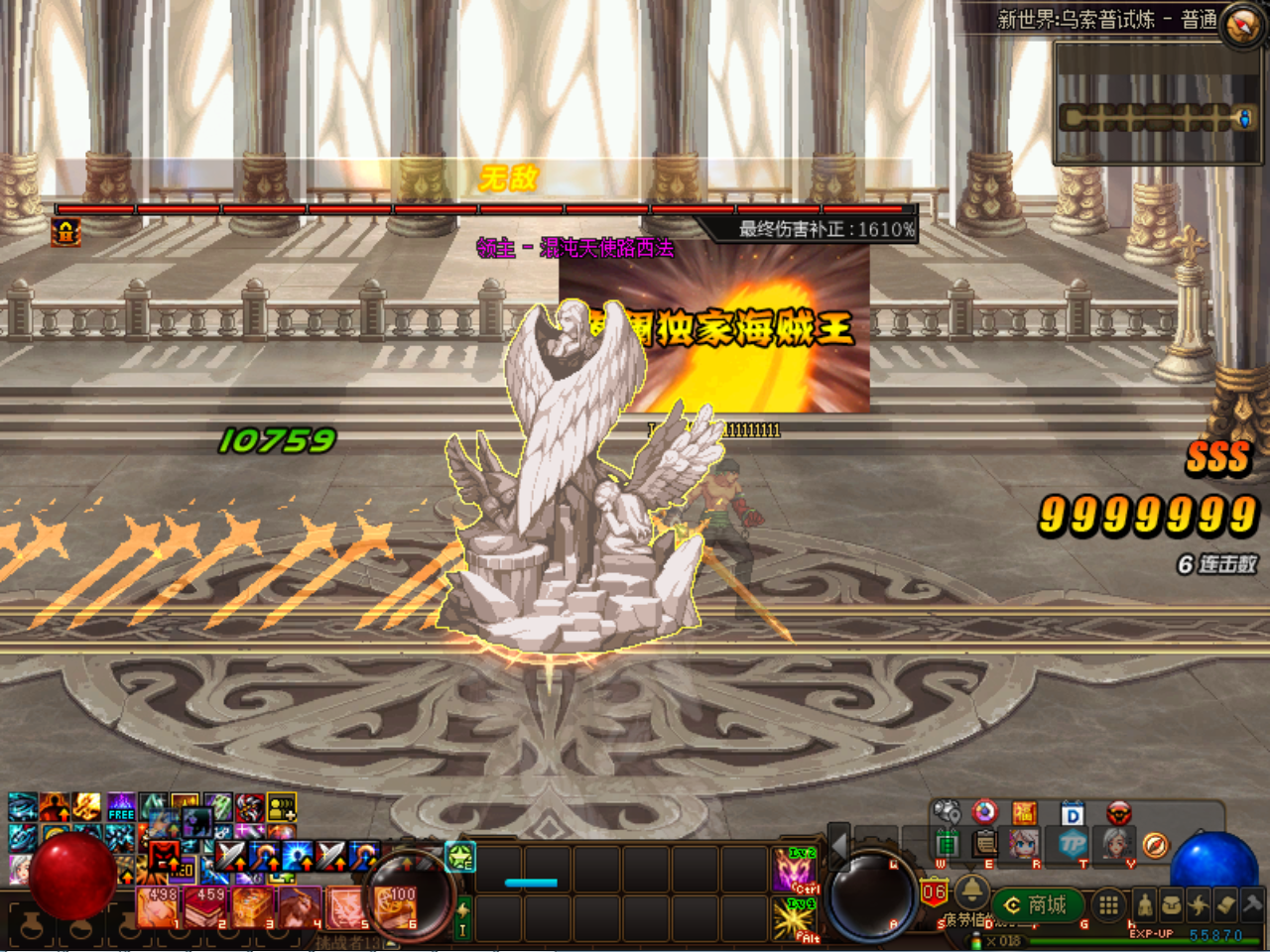Screen dimensions: 1270x952
Task: Click the item slot showing 498 count
Action: coord(157,906)
